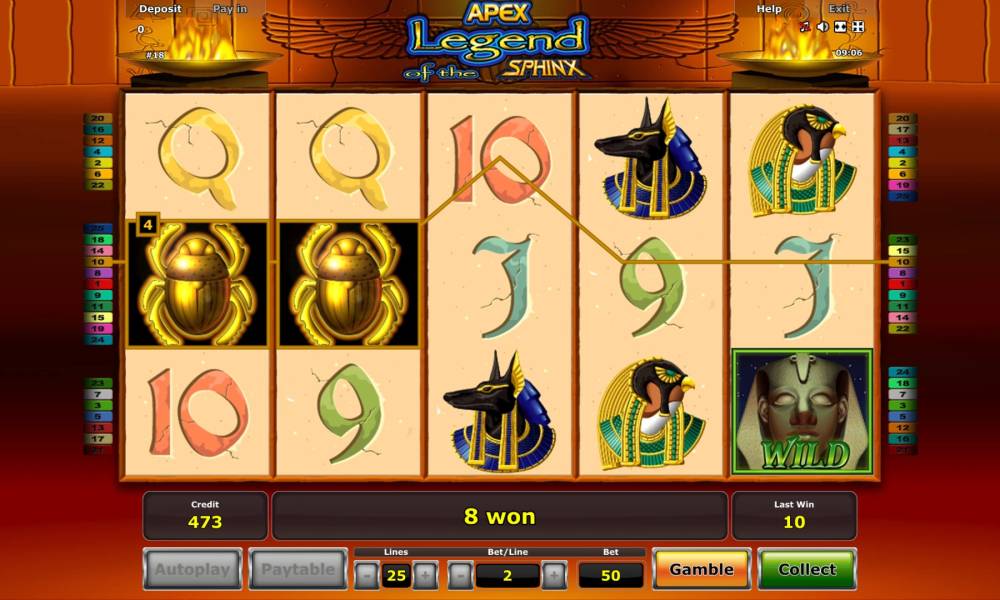Increase the number of Lines
Image resolution: width=1000 pixels, height=600 pixels.
[425, 575]
